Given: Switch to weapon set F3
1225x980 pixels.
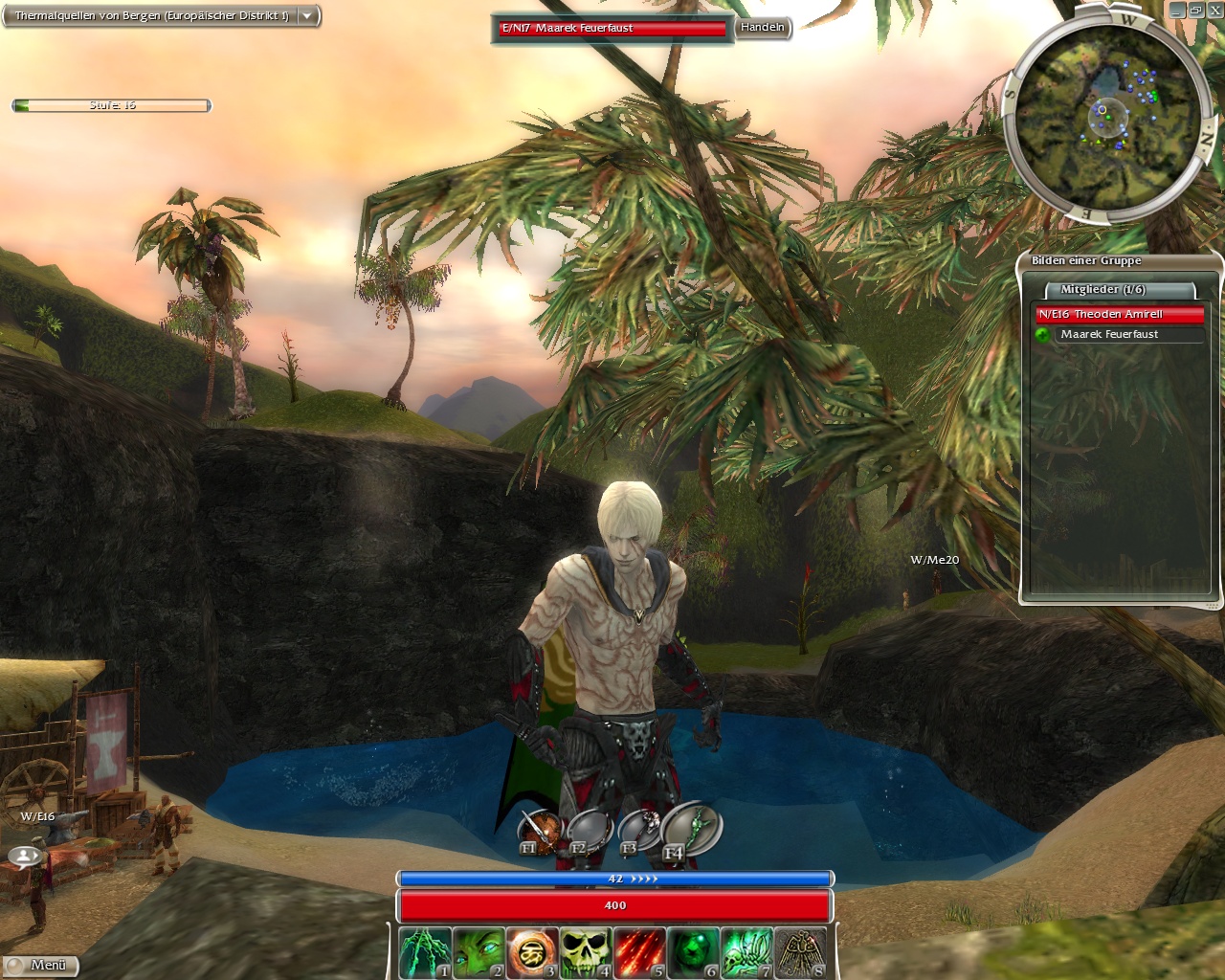Looking at the screenshot, I should point(639,829).
